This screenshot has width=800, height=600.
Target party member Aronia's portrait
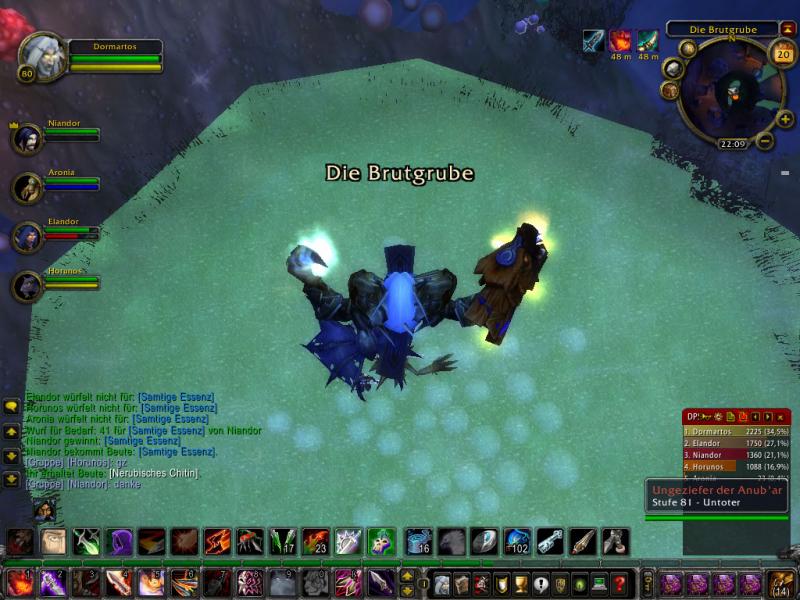27,188
